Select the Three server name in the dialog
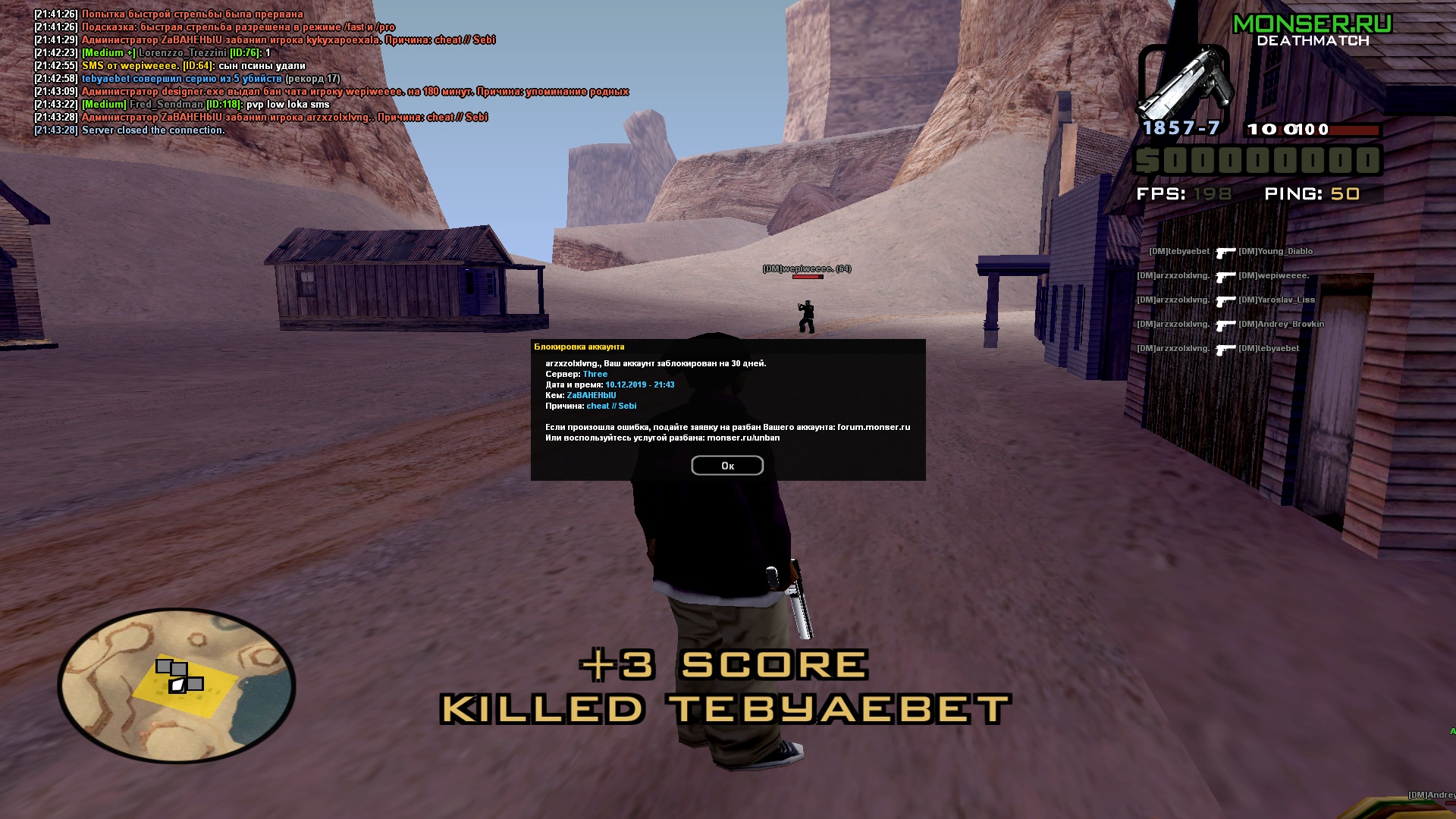 (x=595, y=373)
